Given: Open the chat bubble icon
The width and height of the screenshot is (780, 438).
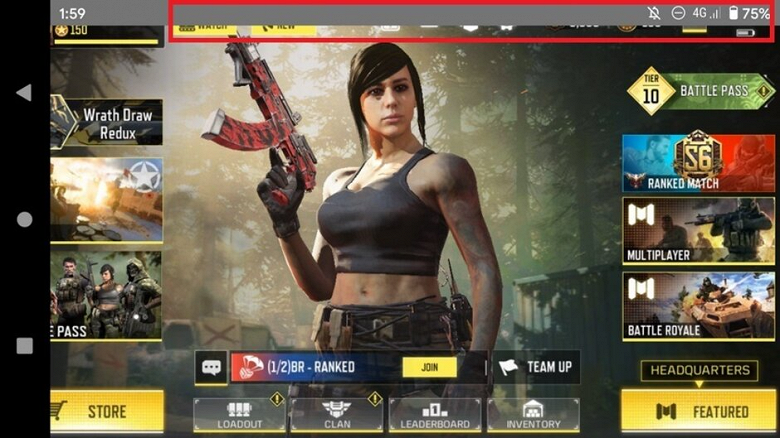Looking at the screenshot, I should (x=211, y=367).
